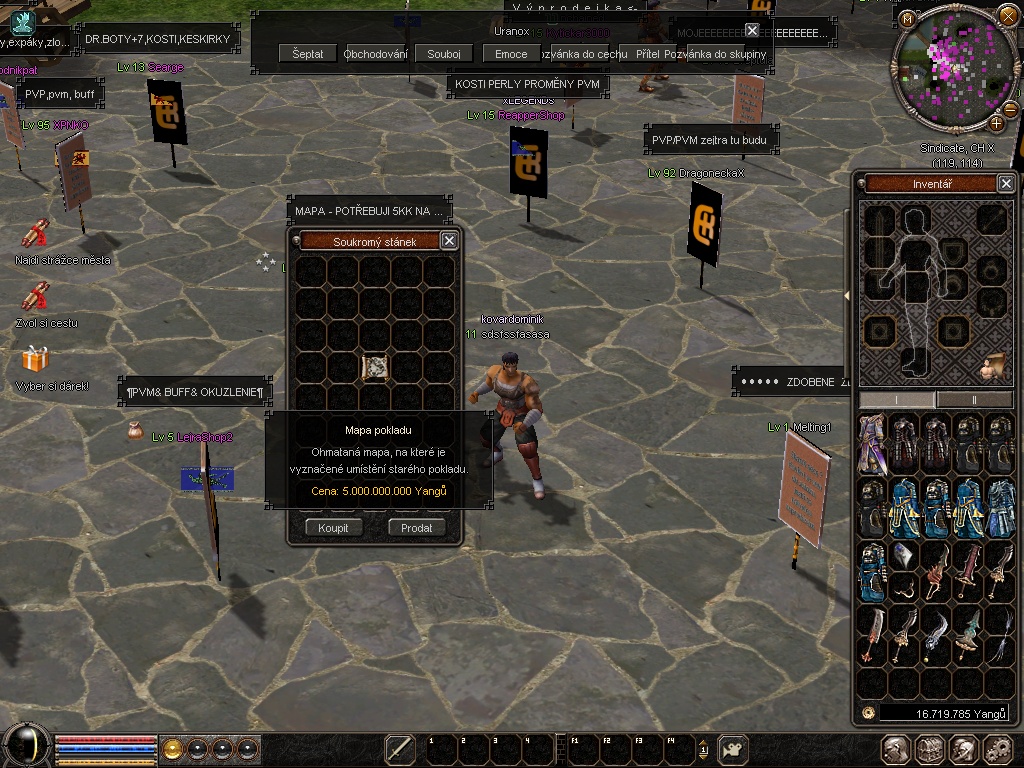Close the Inventář window

pyautogui.click(x=1006, y=184)
